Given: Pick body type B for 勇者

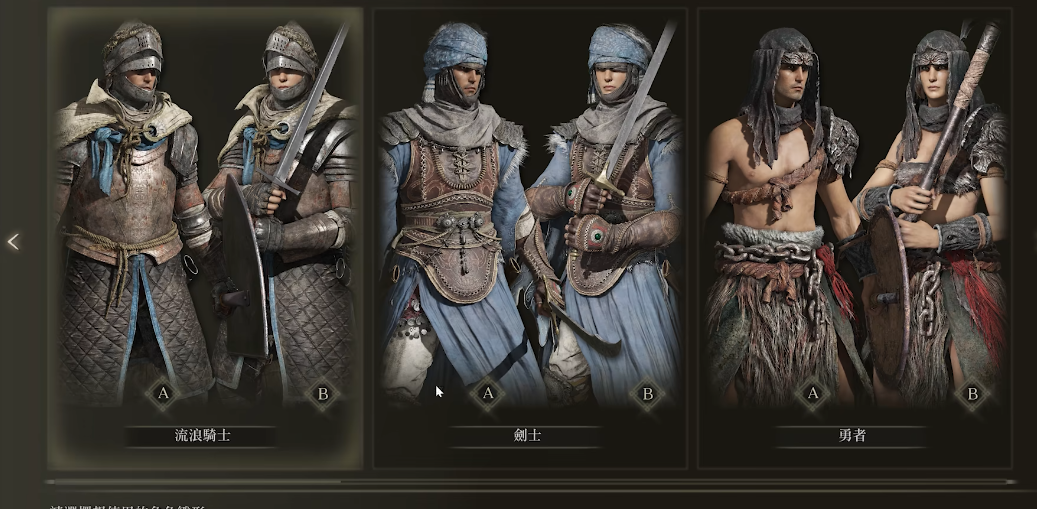Looking at the screenshot, I should [971, 393].
